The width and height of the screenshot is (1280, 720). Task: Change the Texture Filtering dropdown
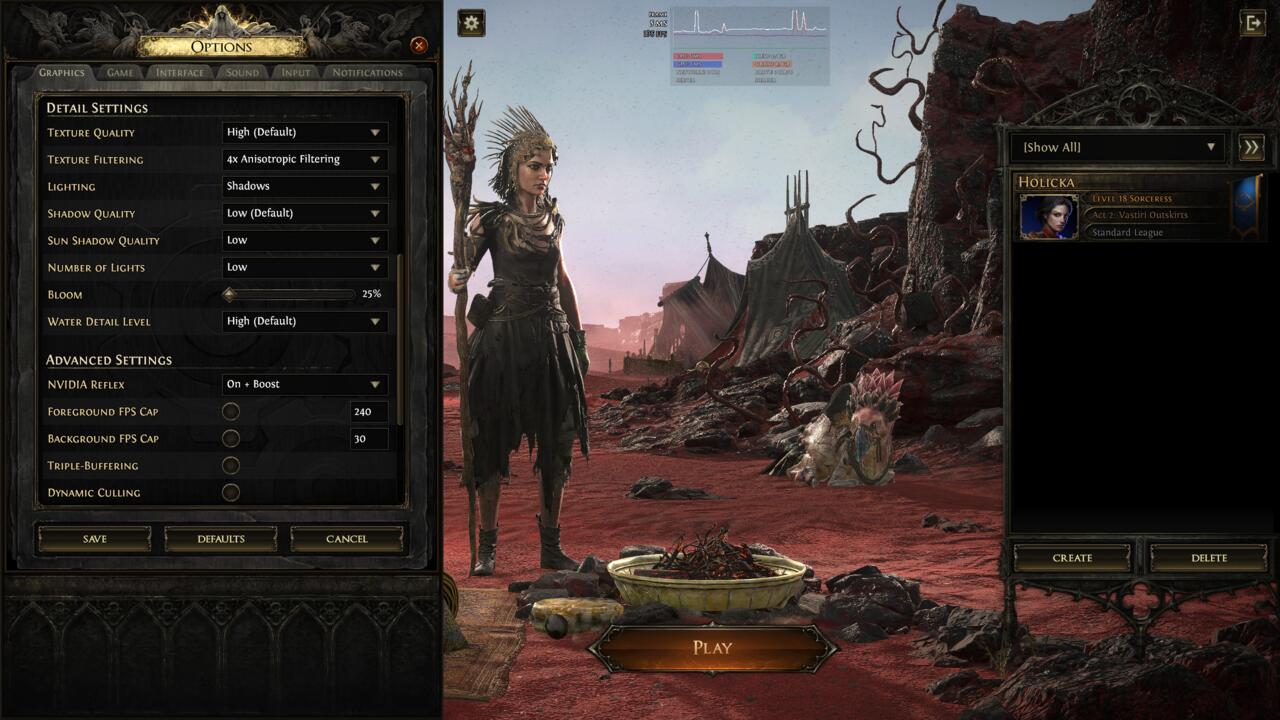[x=304, y=159]
